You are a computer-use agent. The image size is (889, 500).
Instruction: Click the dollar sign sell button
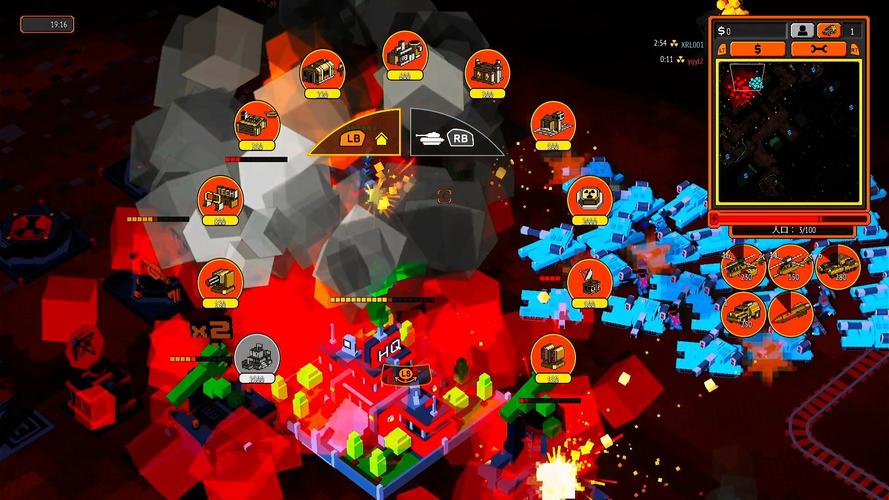click(756, 48)
